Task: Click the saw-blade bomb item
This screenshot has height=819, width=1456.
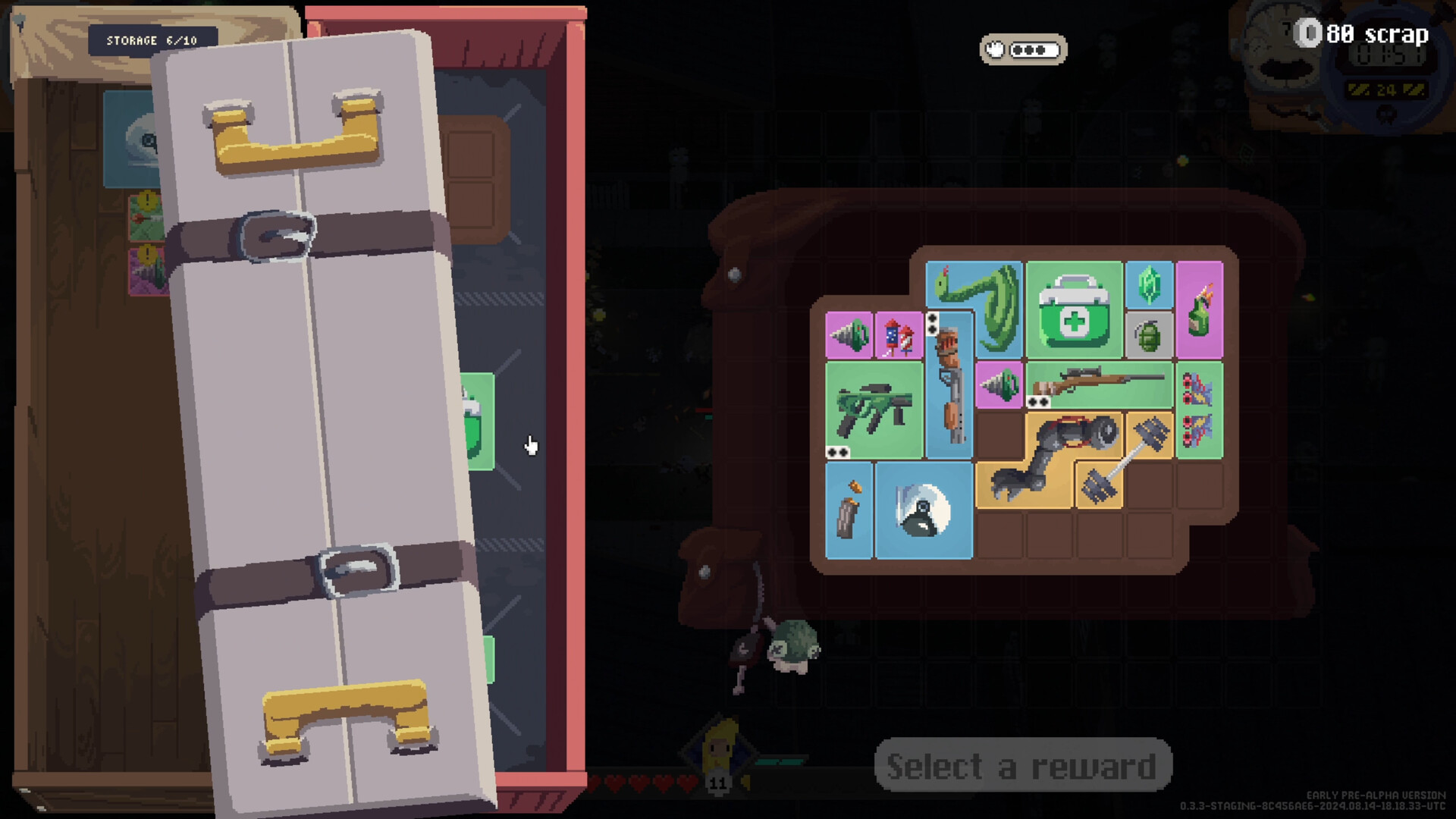Action: tap(923, 510)
